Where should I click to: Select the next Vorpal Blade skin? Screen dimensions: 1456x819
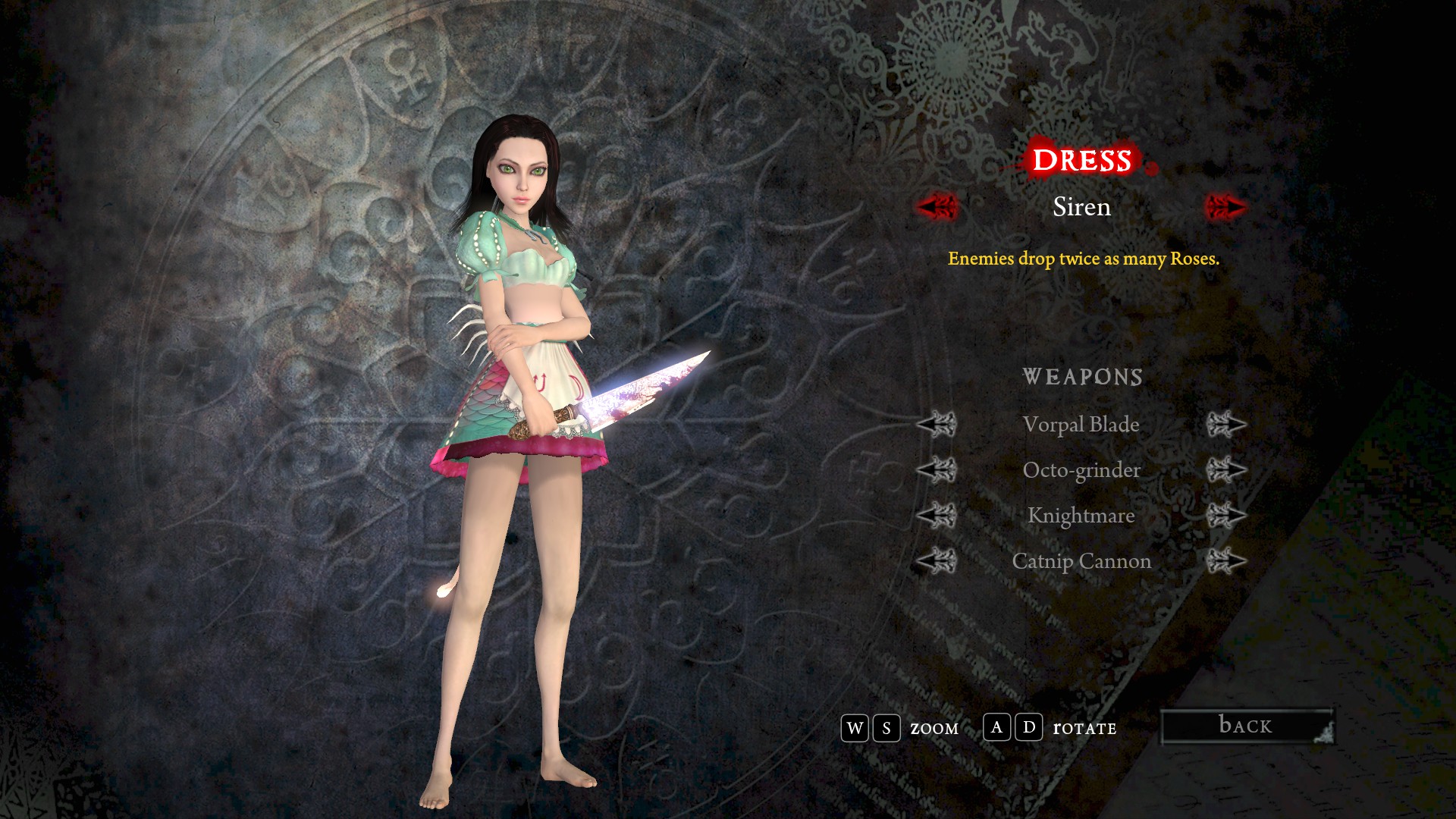coord(1225,425)
